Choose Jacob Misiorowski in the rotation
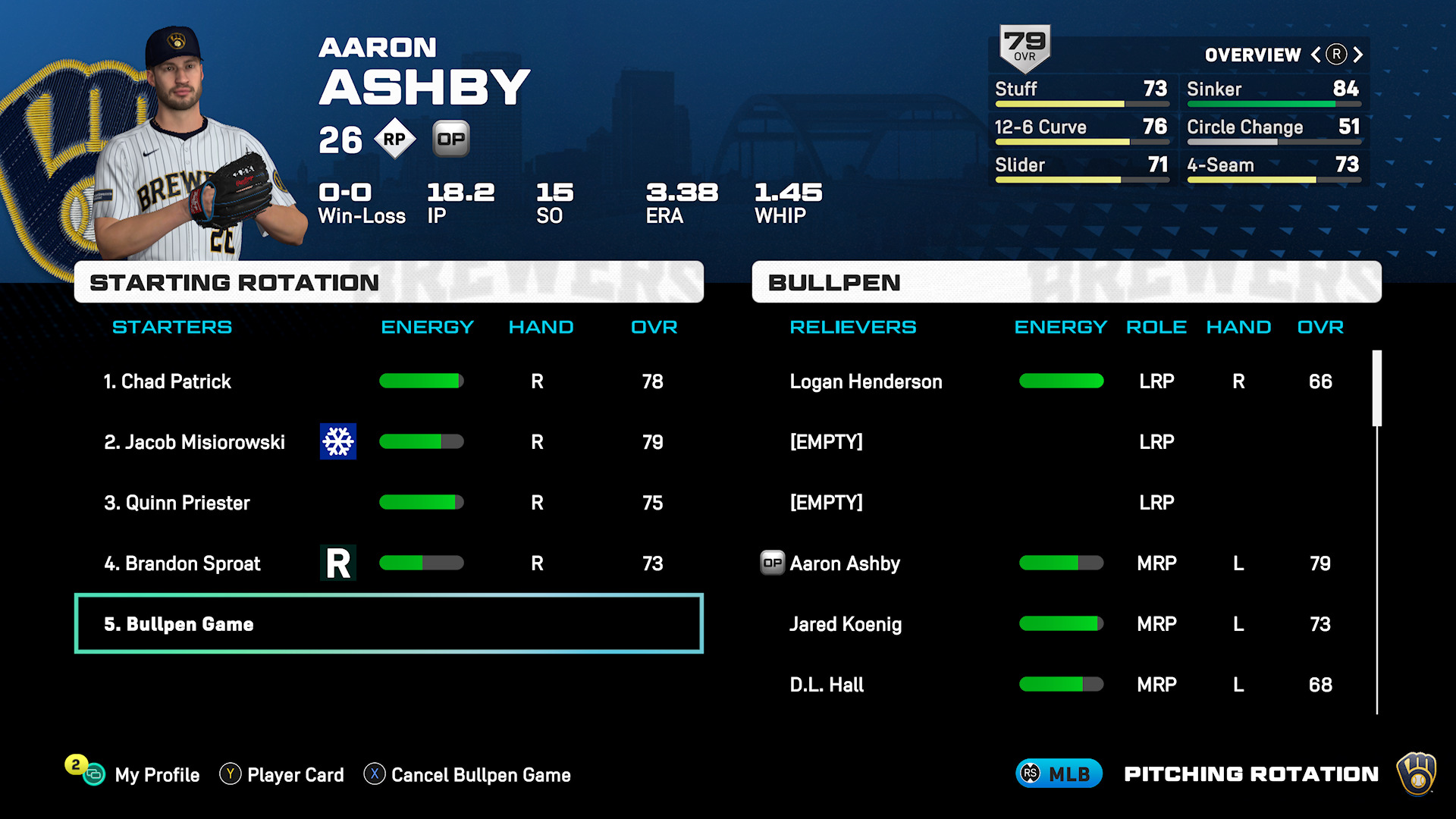The width and height of the screenshot is (1456, 819). [194, 442]
